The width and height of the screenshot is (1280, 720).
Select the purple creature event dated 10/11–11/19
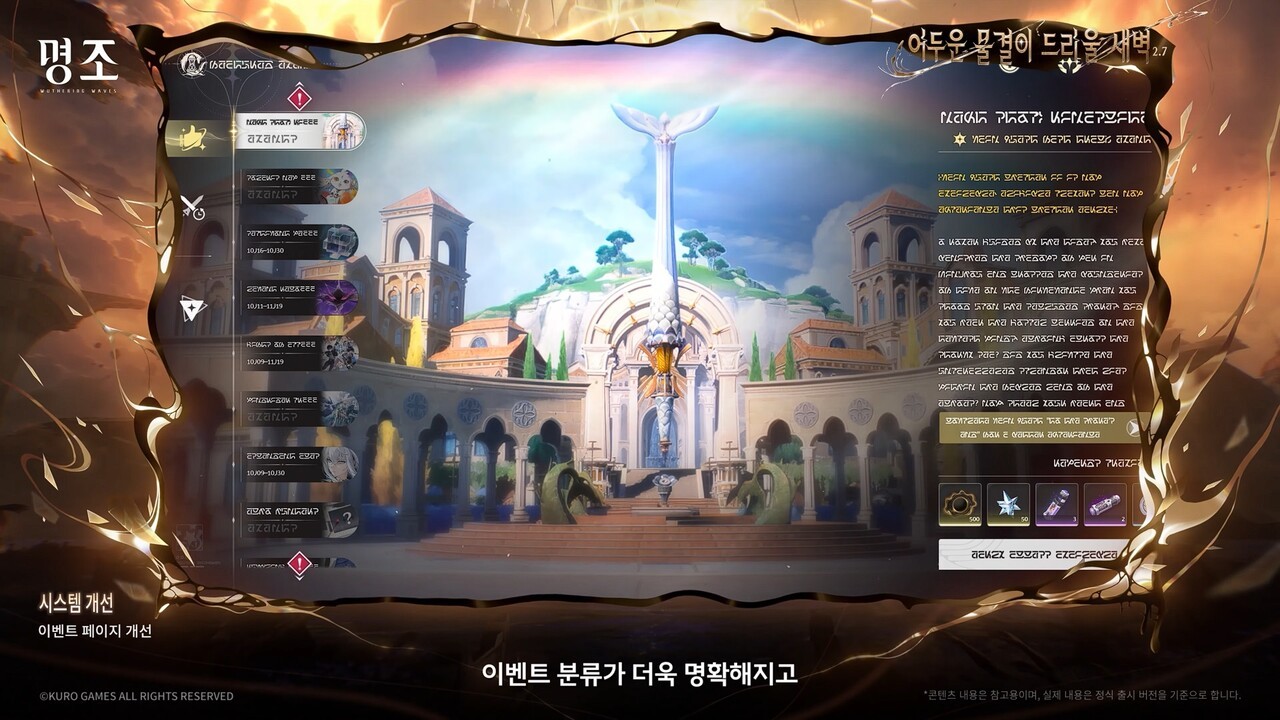pos(299,297)
